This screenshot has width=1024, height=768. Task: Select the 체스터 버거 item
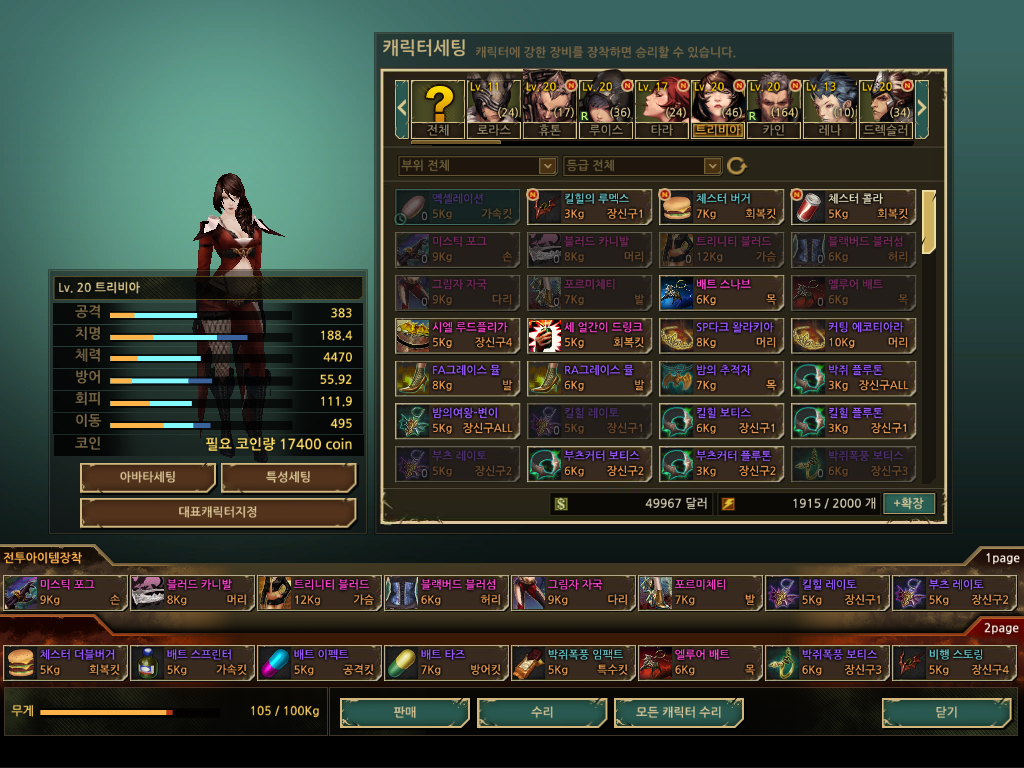point(721,206)
